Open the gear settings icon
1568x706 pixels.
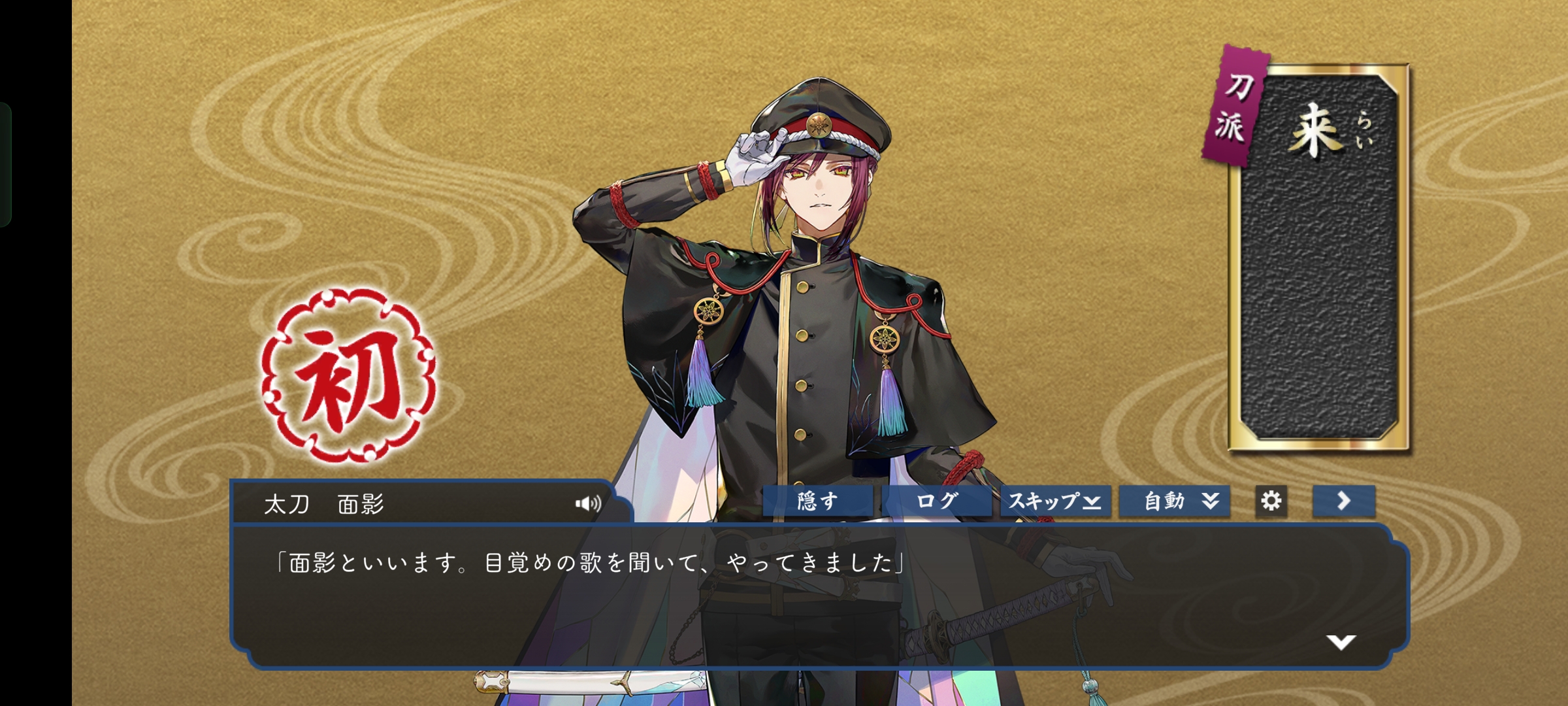tap(1271, 501)
